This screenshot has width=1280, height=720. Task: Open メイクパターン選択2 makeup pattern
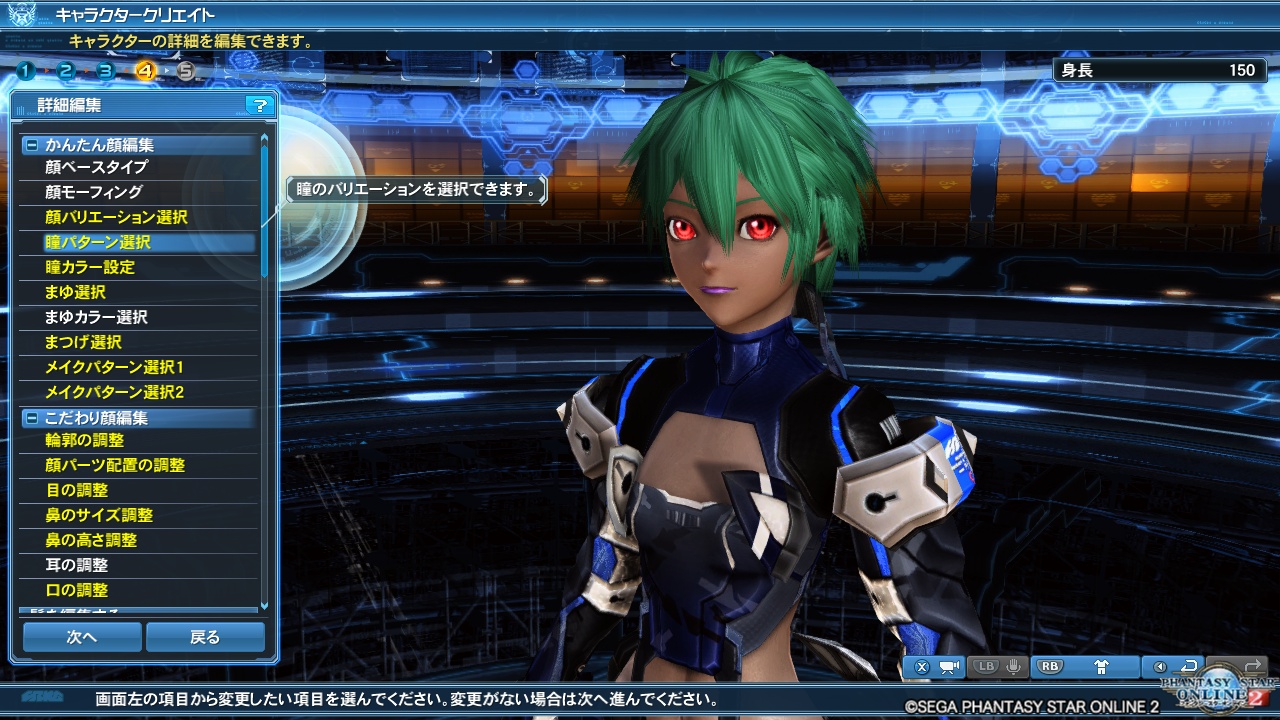(x=114, y=392)
